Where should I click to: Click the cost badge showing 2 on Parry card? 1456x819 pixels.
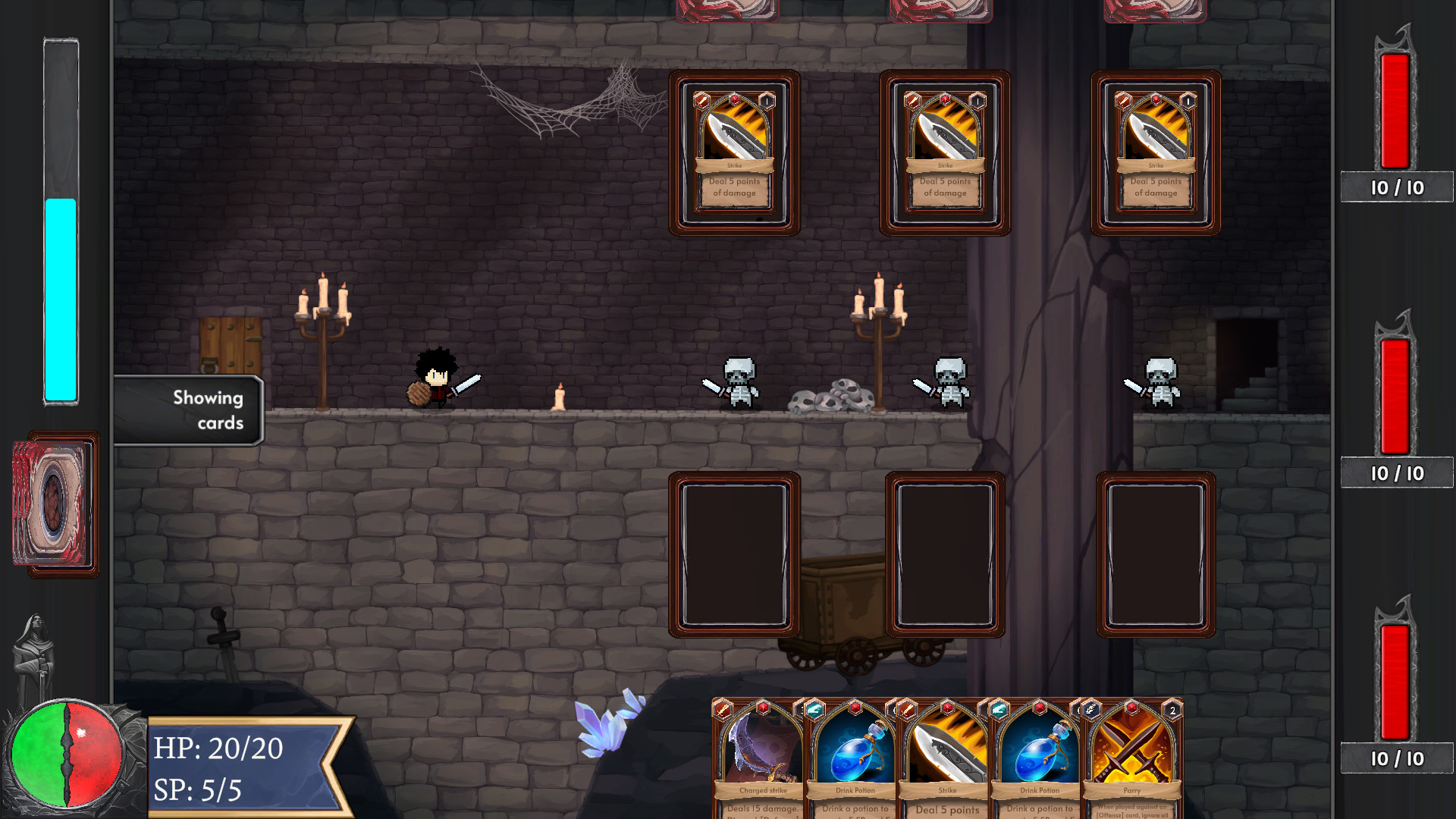1174,708
